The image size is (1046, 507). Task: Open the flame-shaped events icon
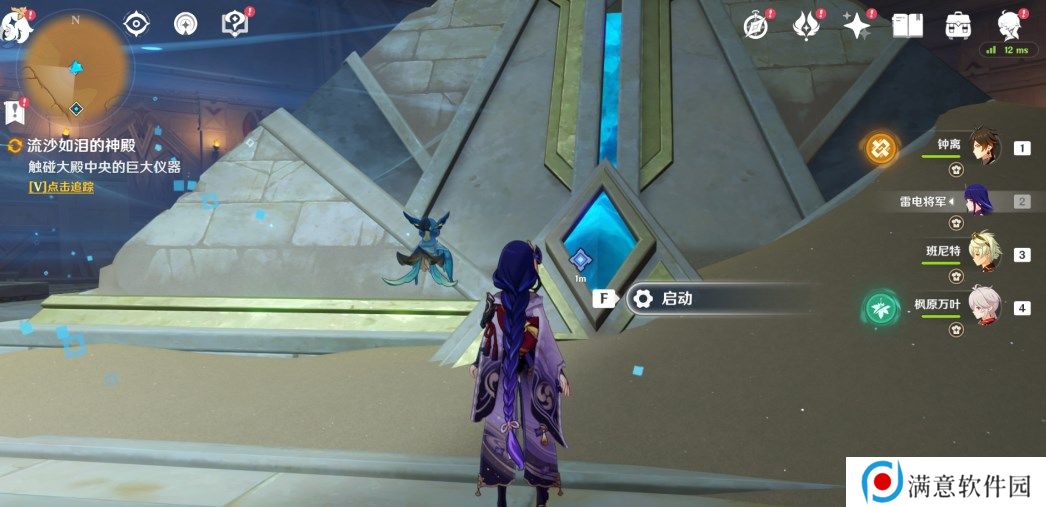(806, 27)
